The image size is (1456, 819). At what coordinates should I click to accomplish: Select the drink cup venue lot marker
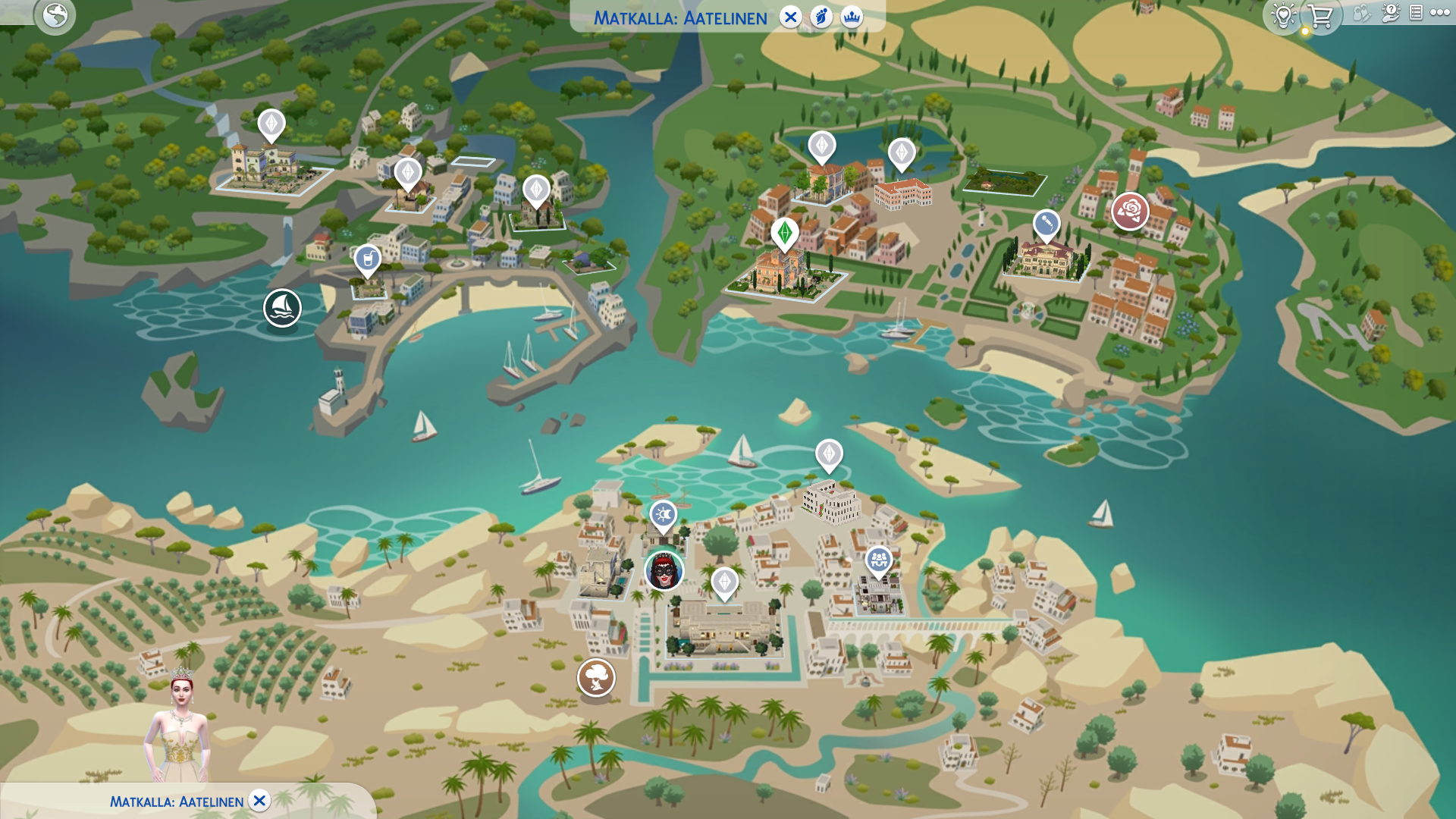(x=368, y=260)
